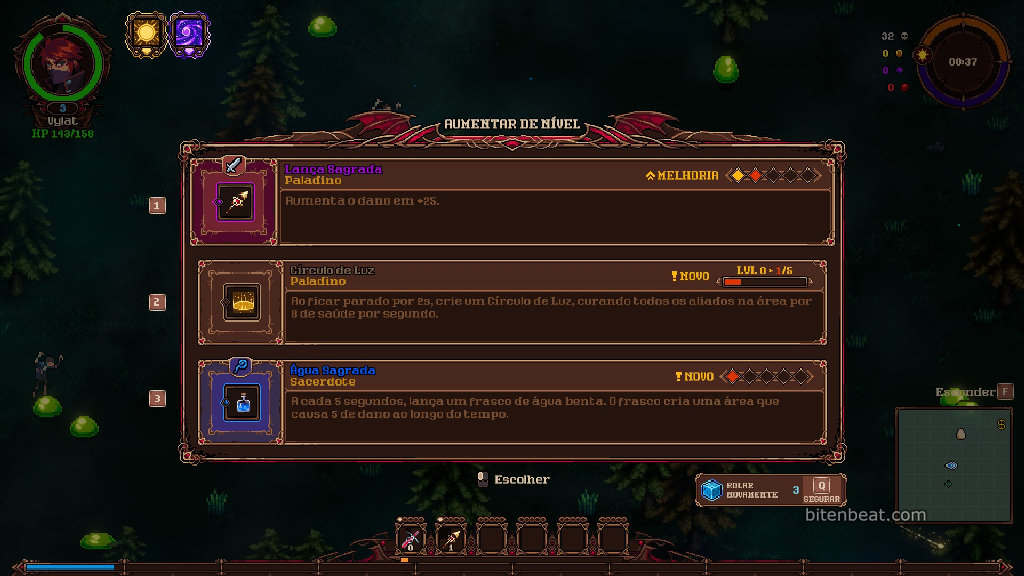1024x576 pixels.
Task: Click the purple galaxy swirl icon
Action: coord(189,34)
